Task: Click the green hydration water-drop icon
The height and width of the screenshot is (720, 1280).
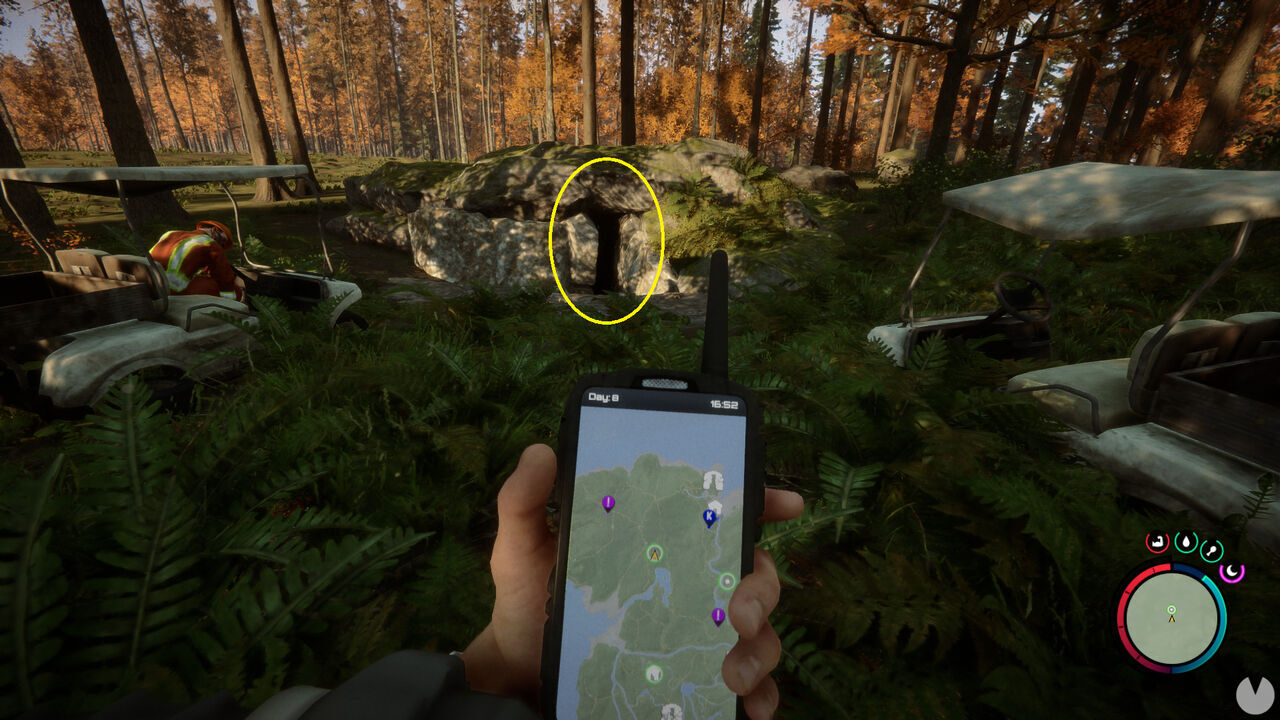Action: point(1187,541)
